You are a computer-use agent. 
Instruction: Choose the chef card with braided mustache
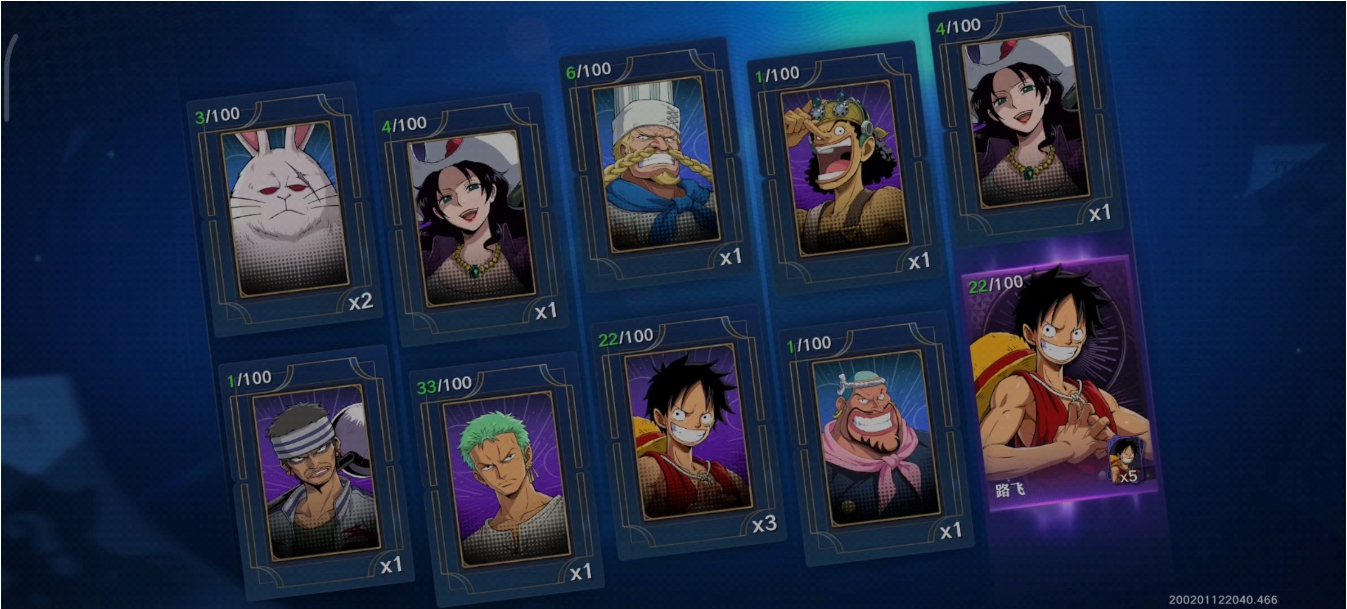(x=655, y=164)
